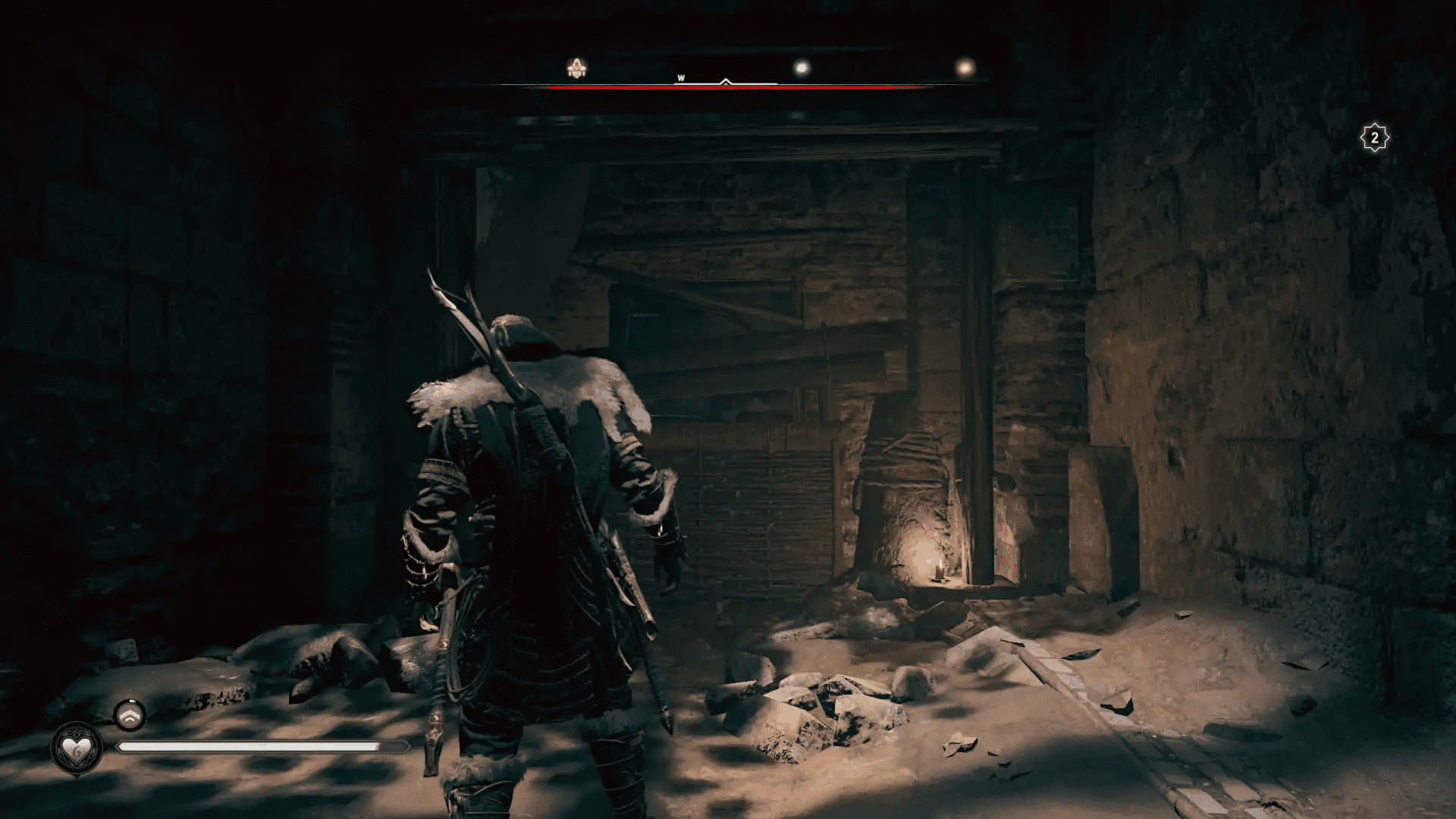The height and width of the screenshot is (819, 1456).
Task: Click the star-shaped badge to expand skill details
Action: point(1374,137)
